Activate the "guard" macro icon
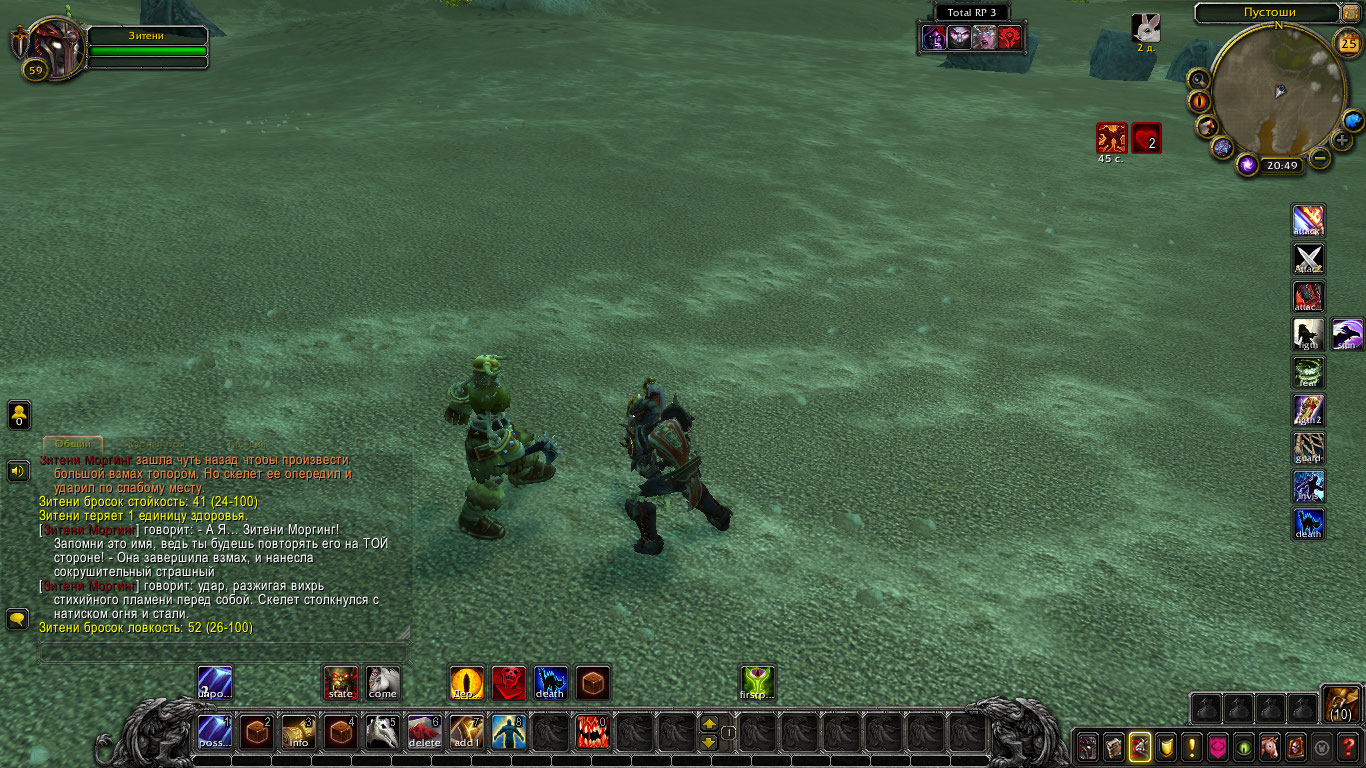Viewport: 1366px width, 768px height. [1308, 448]
